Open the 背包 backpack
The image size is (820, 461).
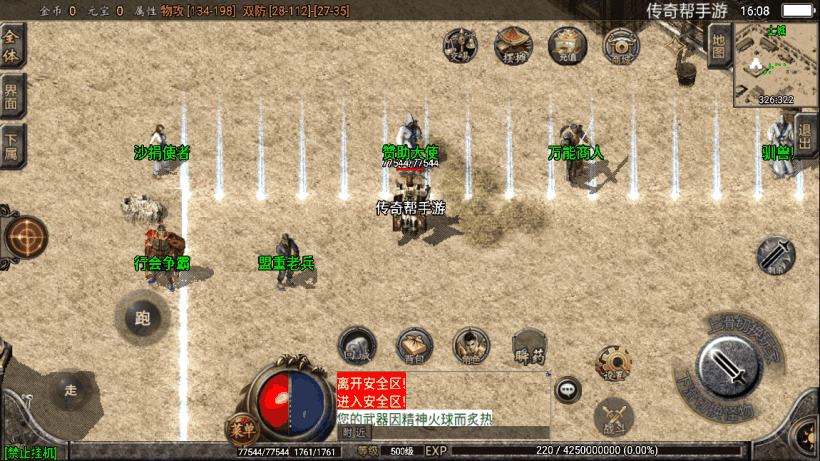(x=414, y=347)
